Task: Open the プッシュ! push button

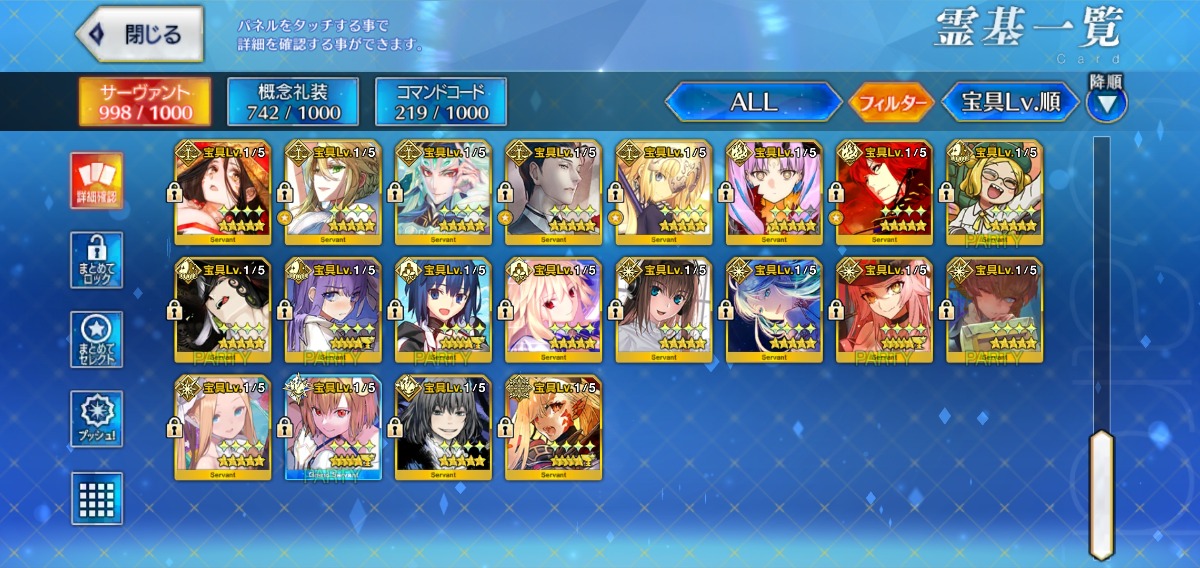Action: (x=97, y=419)
